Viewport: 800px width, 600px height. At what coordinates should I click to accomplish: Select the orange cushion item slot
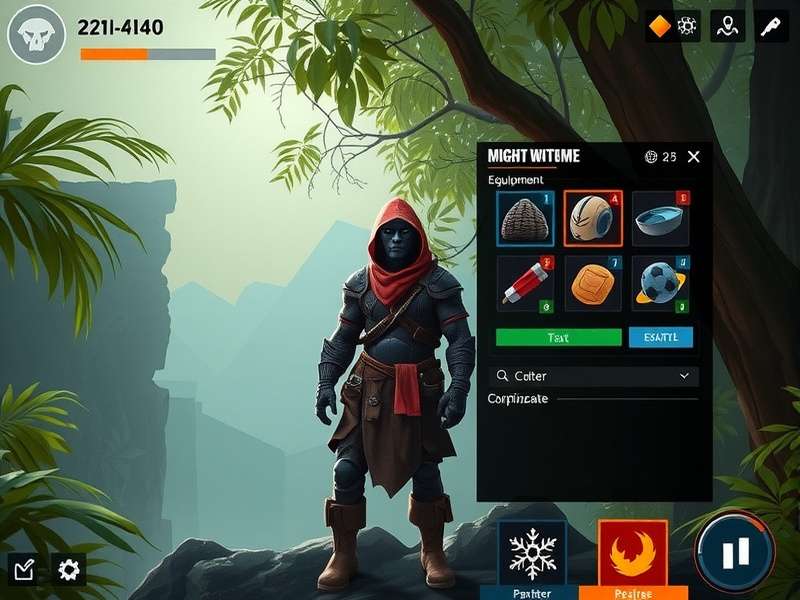tap(593, 284)
